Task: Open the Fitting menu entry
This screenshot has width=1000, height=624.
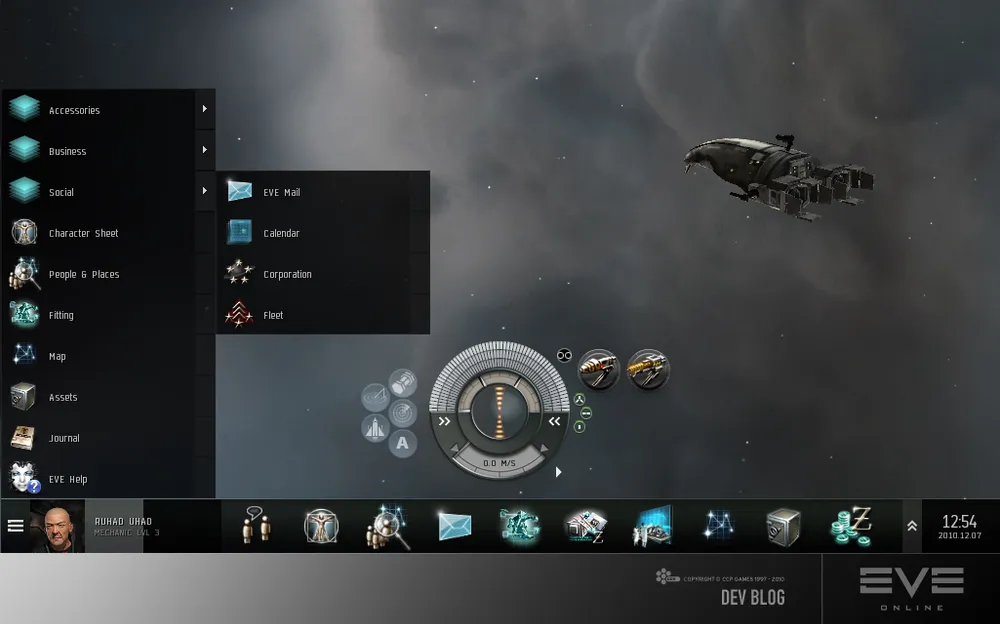Action: click(61, 315)
